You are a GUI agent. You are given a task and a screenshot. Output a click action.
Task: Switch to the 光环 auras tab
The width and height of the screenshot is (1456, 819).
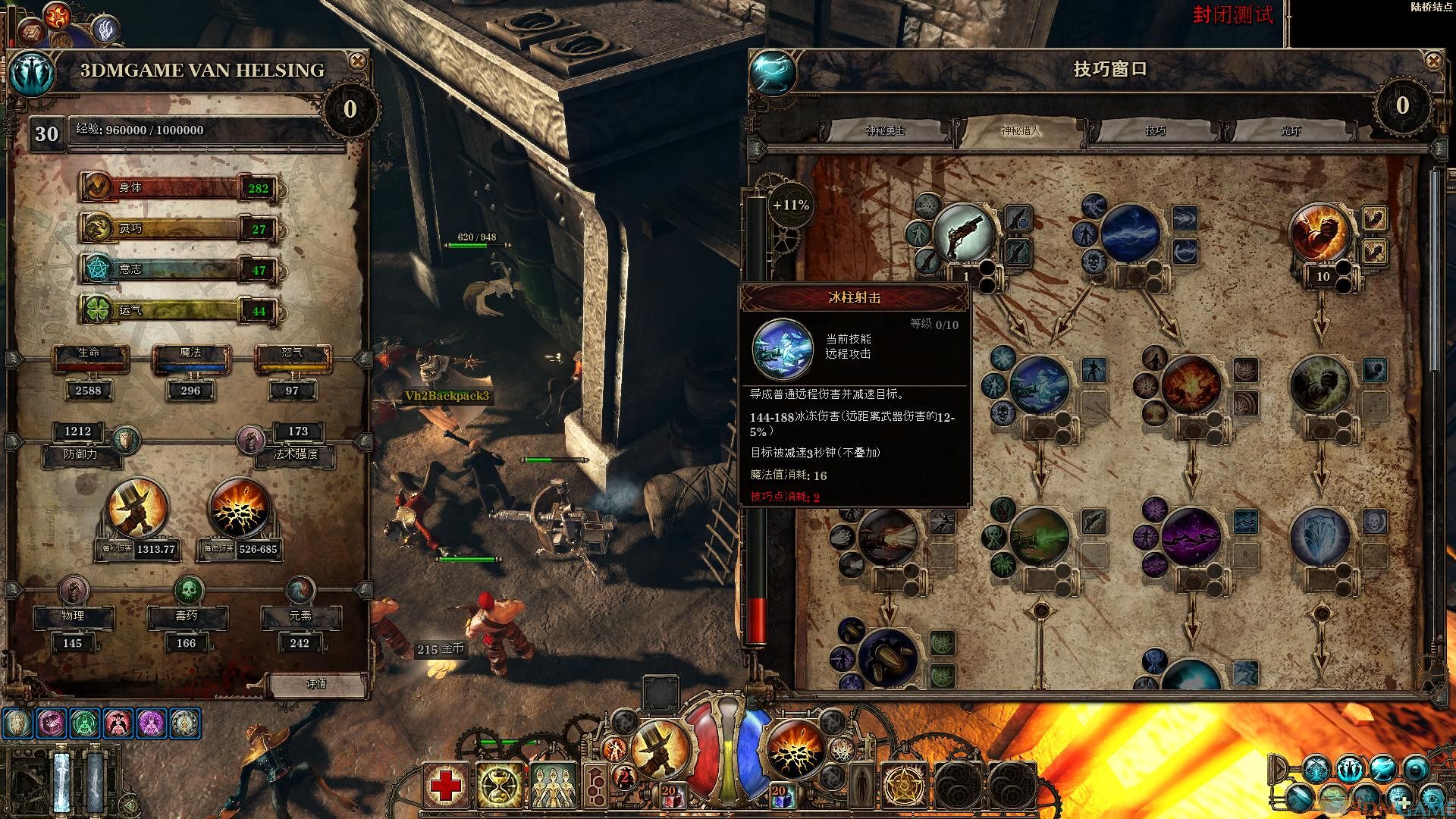click(1290, 131)
